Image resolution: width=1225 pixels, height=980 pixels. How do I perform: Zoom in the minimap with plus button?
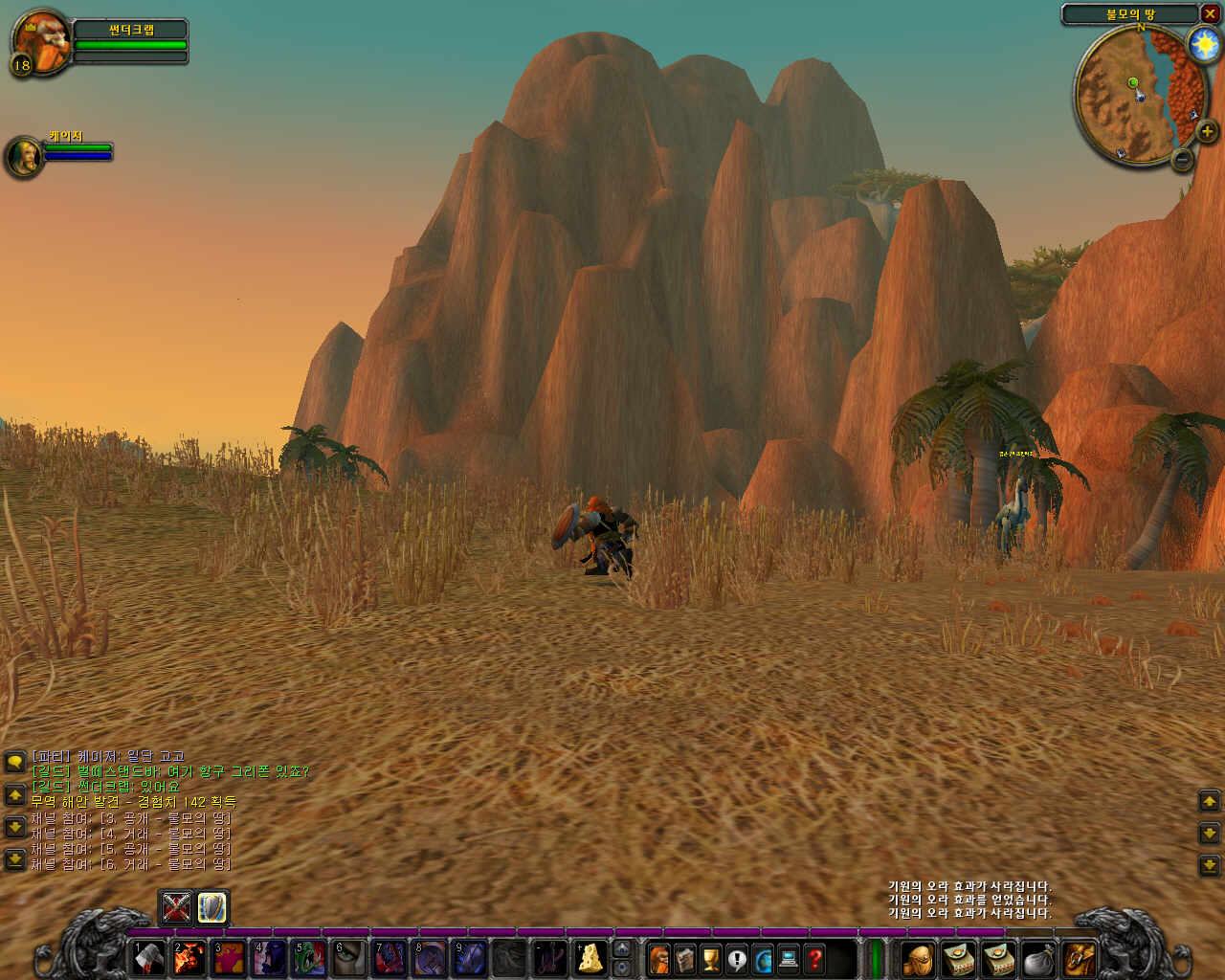[1207, 132]
